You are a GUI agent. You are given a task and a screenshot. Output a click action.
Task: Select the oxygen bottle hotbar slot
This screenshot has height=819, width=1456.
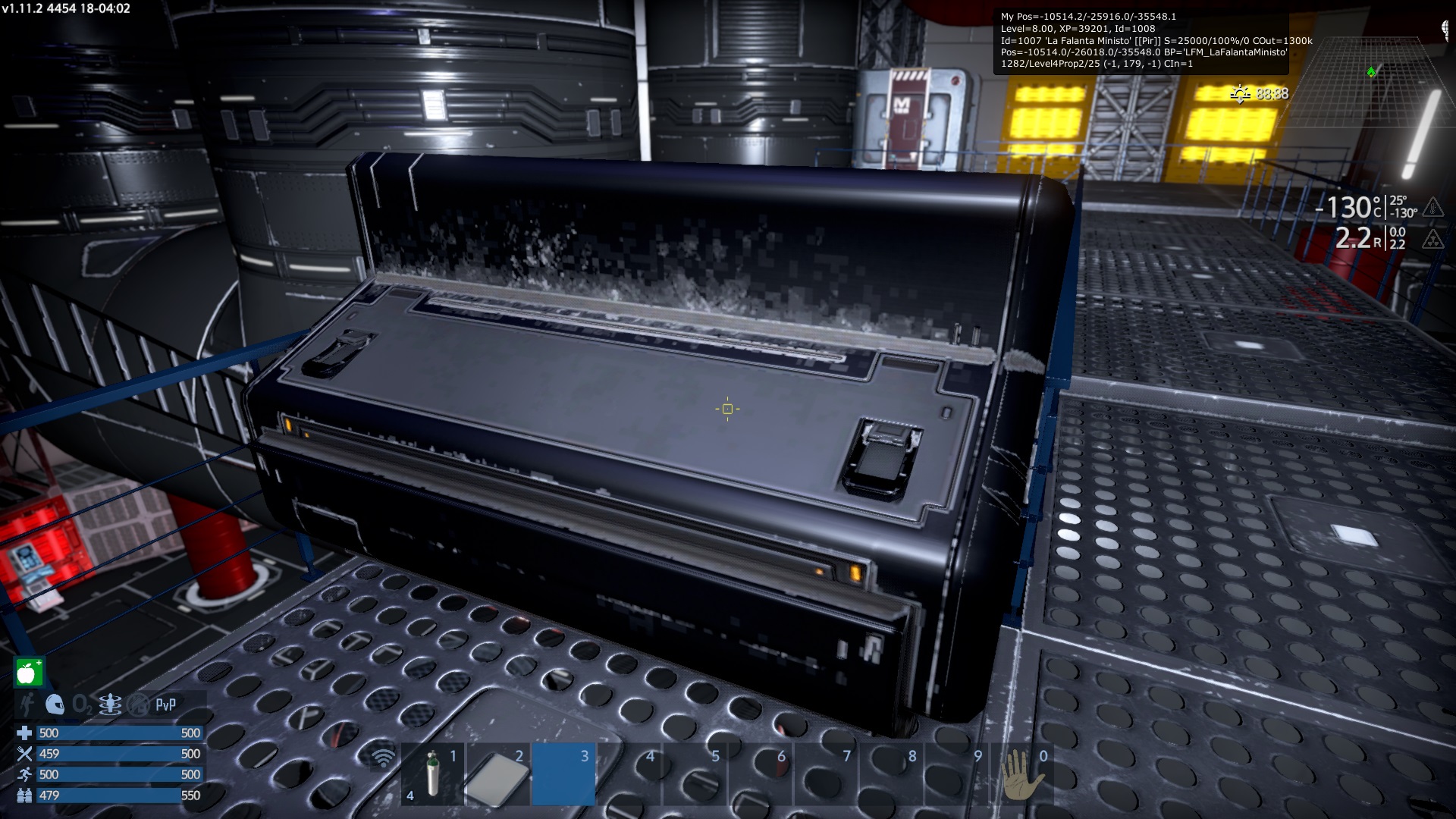pyautogui.click(x=432, y=773)
